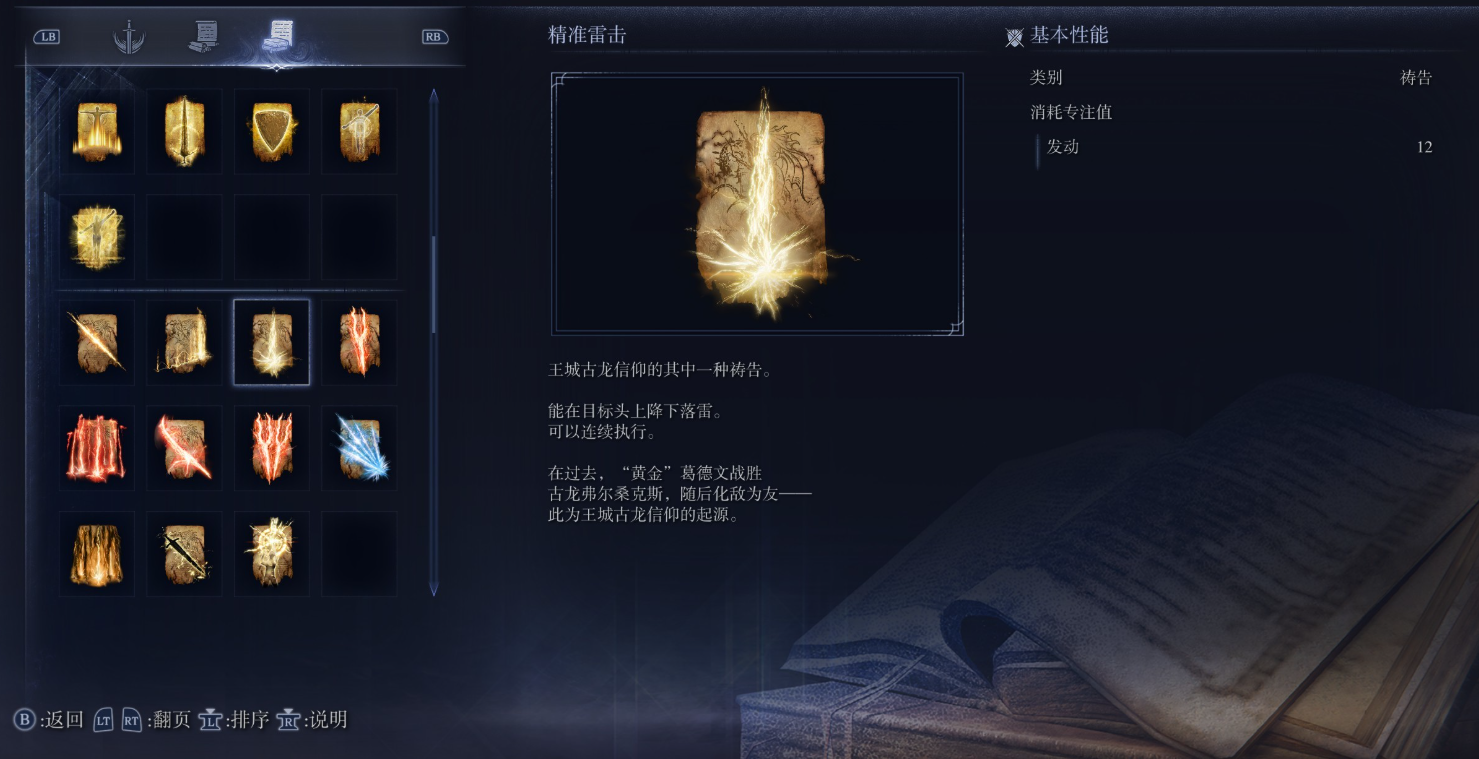Select the golden radiant burst incantation icon
Image resolution: width=1479 pixels, height=759 pixels.
pyautogui.click(x=271, y=552)
